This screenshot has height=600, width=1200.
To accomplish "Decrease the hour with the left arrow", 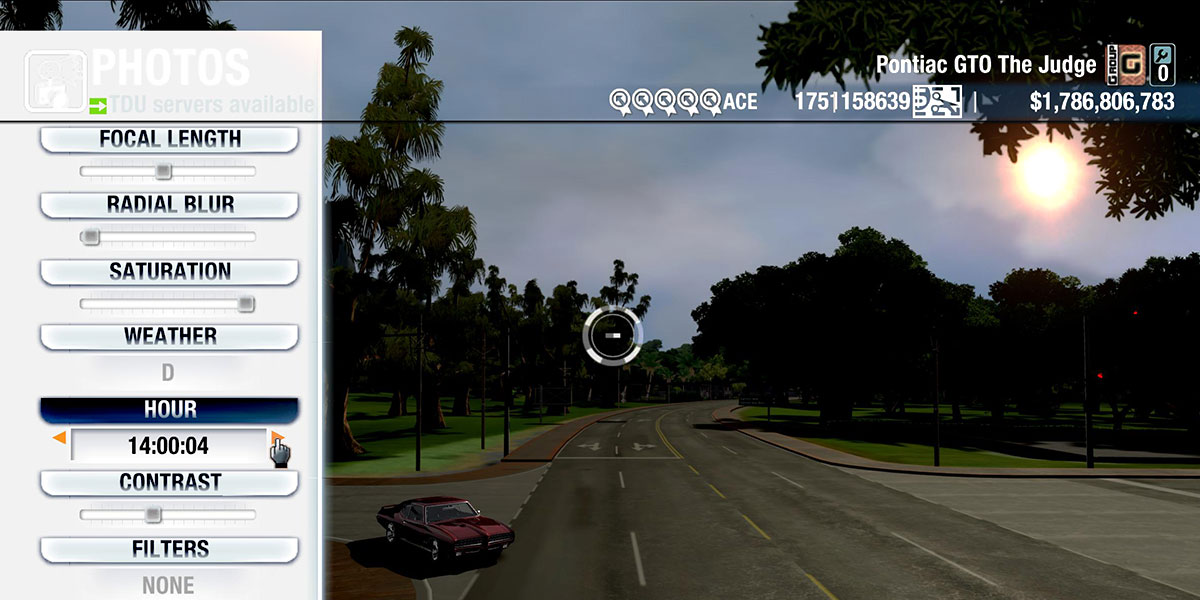I will pos(60,438).
